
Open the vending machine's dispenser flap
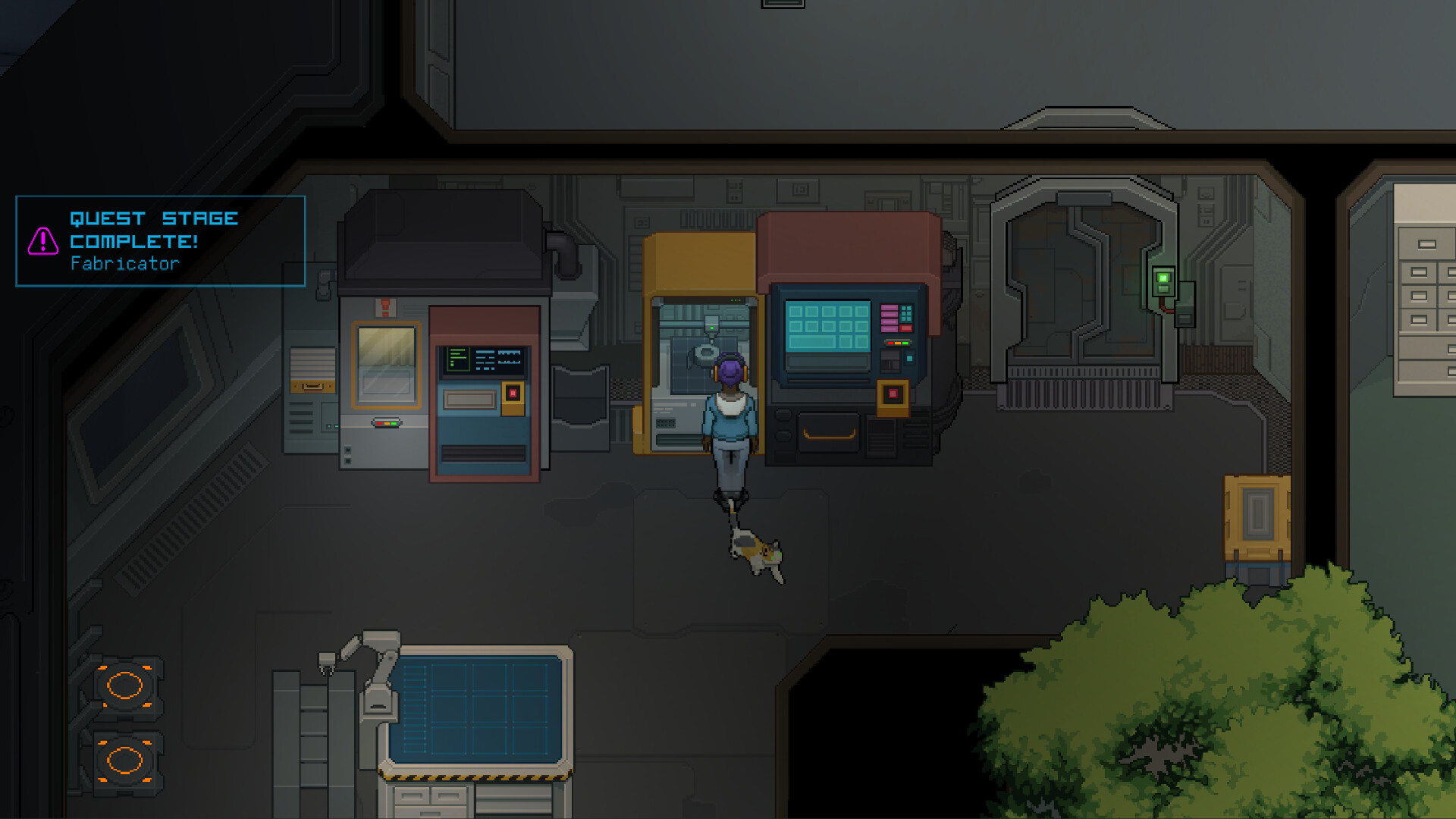tap(483, 453)
